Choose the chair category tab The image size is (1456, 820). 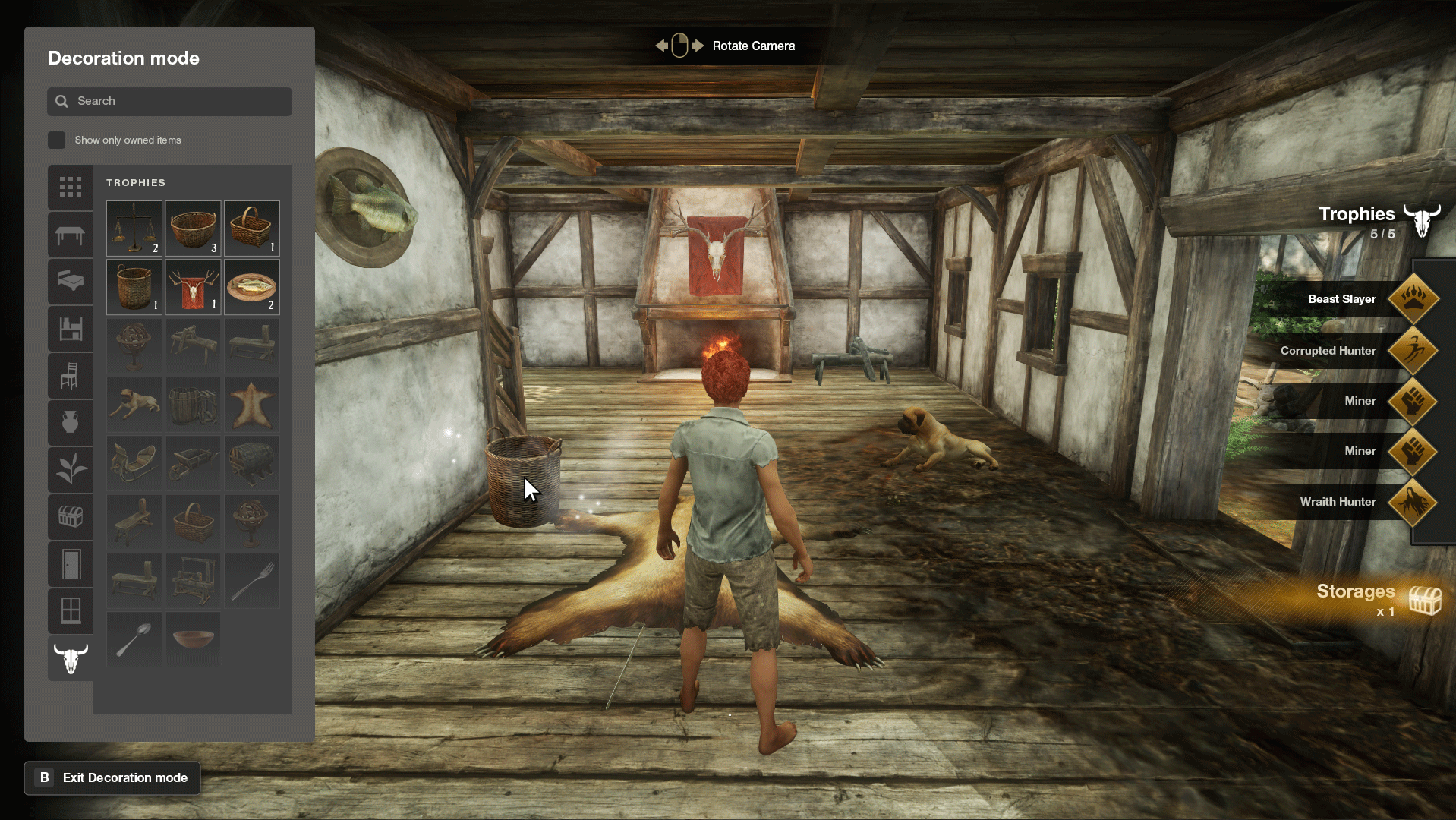[x=71, y=375]
